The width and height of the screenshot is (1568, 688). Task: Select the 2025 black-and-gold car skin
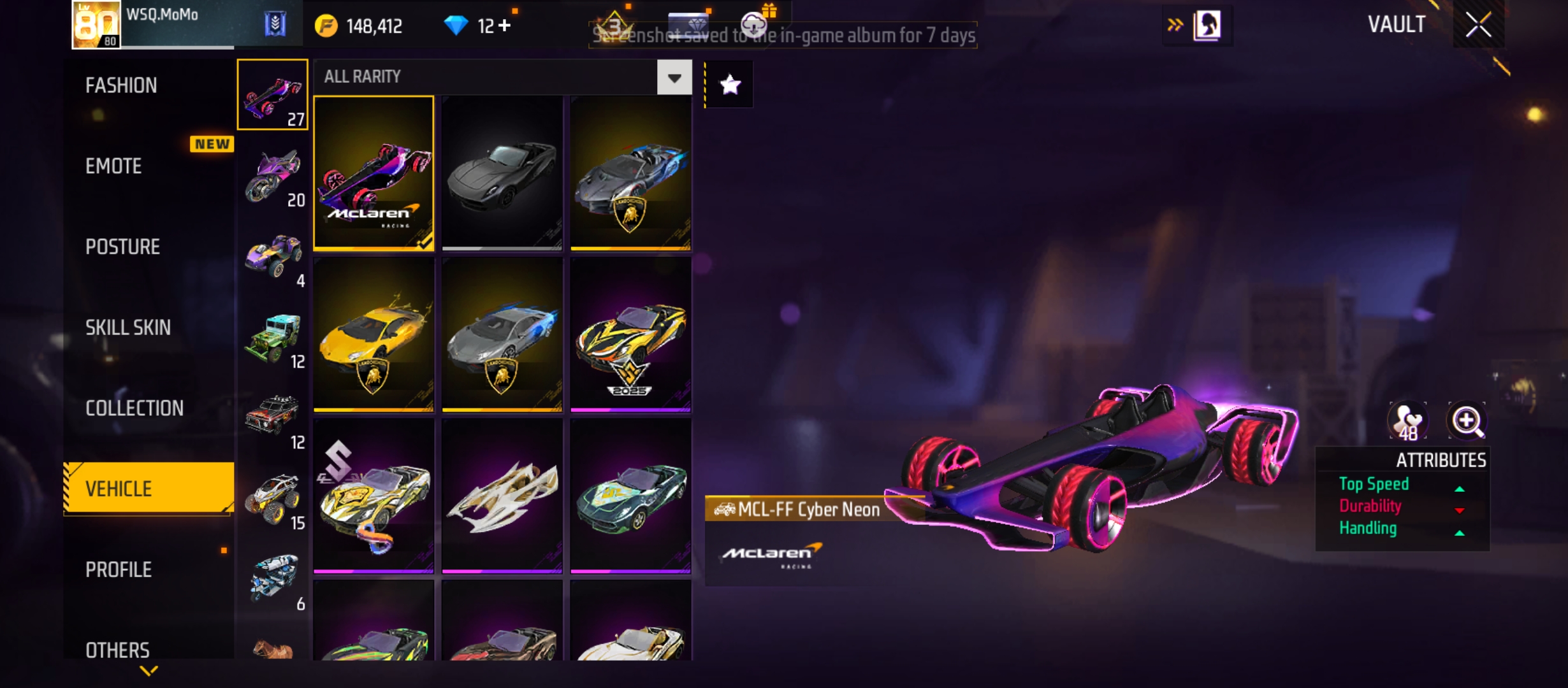tap(630, 334)
